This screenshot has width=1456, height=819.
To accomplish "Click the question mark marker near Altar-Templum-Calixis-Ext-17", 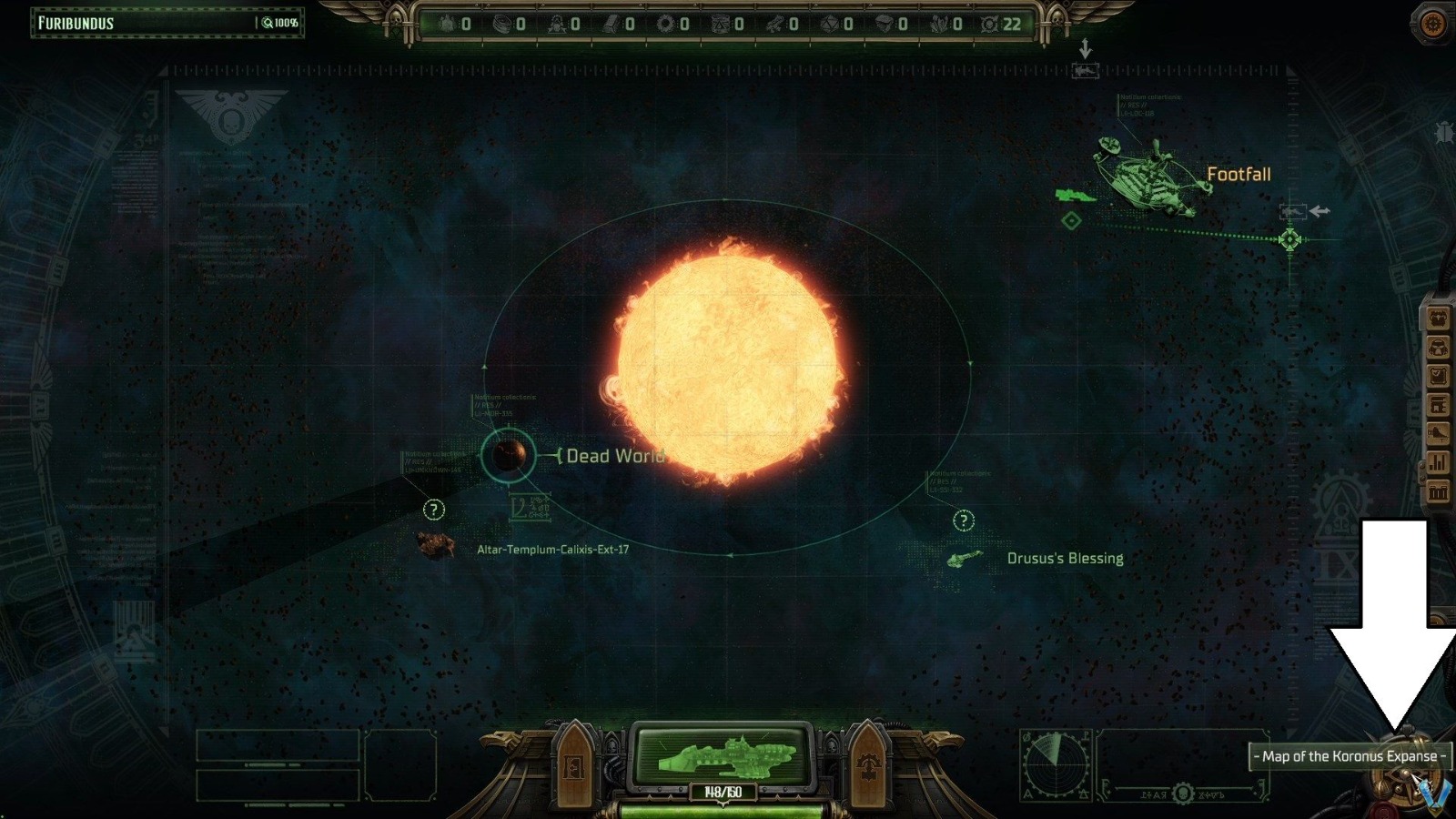I will pos(435,510).
